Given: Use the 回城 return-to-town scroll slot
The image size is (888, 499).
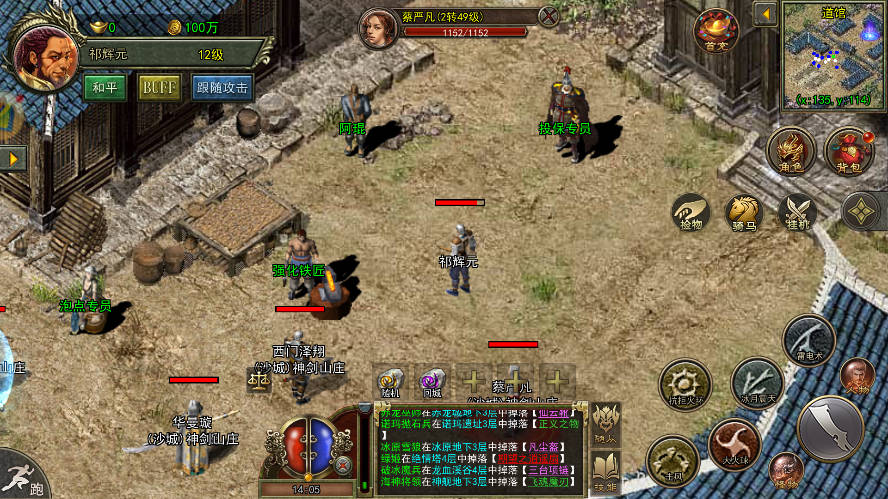Looking at the screenshot, I should click(x=432, y=384).
